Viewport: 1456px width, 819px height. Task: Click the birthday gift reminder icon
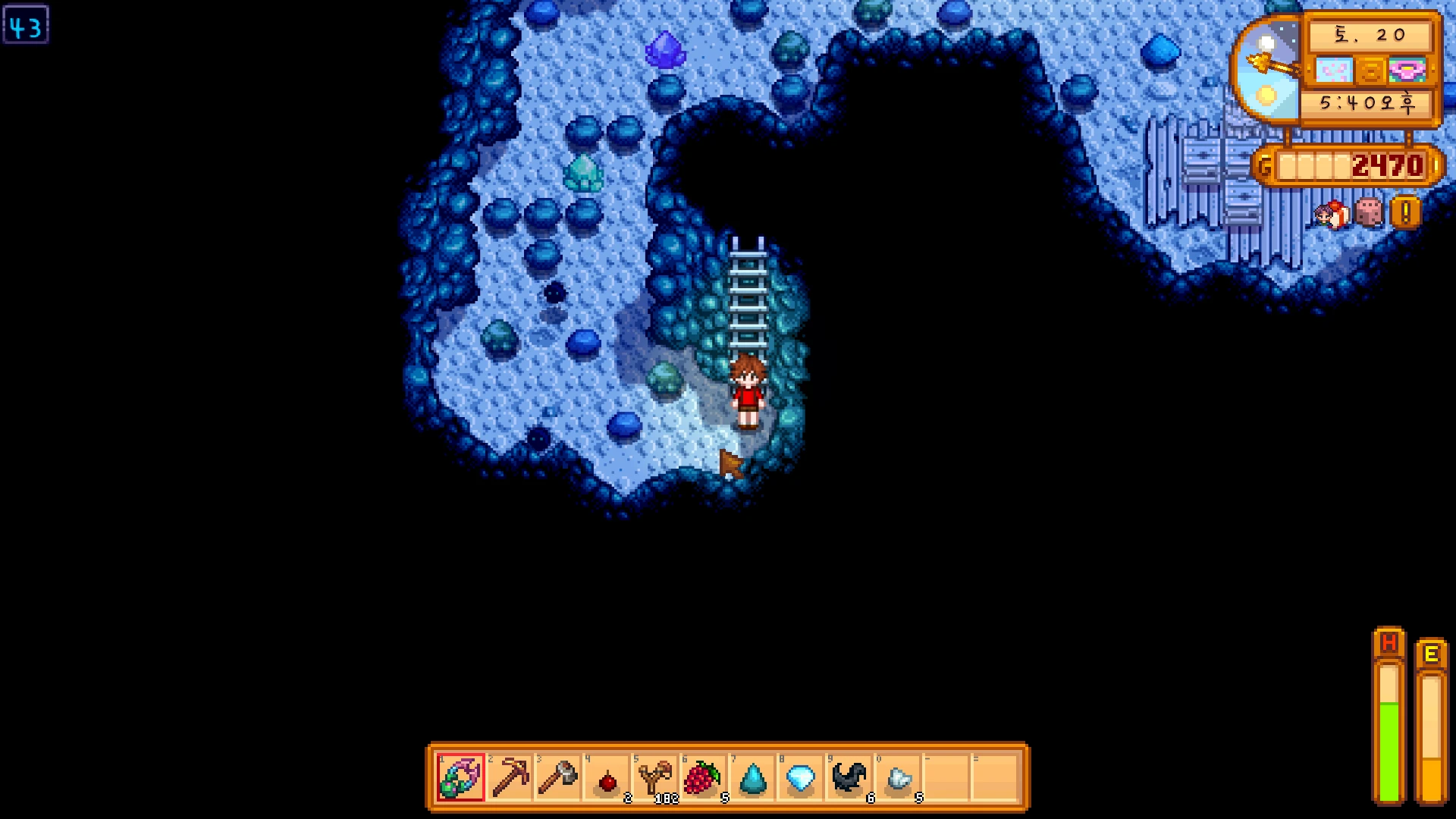point(1332,214)
